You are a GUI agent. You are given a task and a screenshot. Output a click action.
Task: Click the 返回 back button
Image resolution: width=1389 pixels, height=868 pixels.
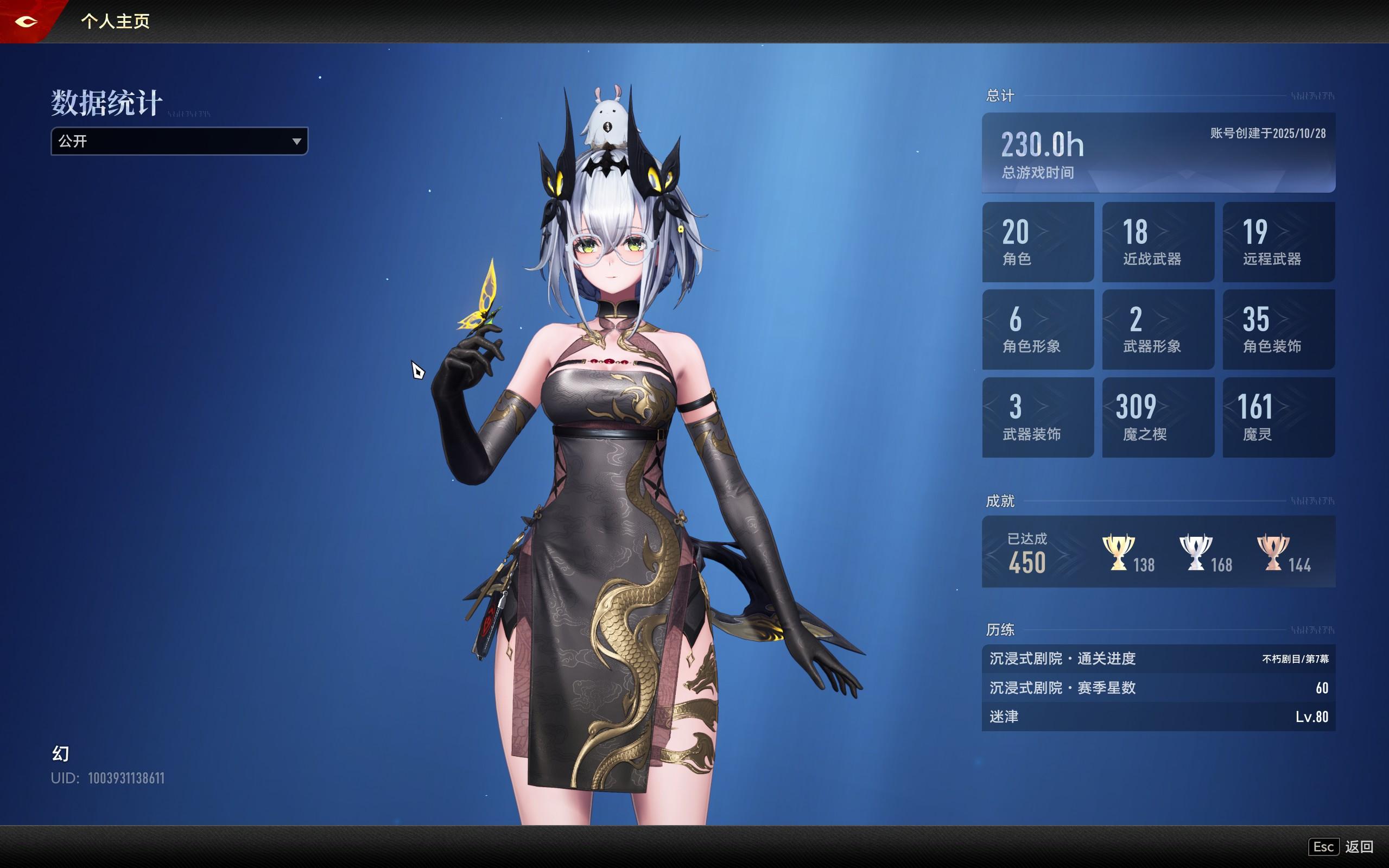[1341, 847]
